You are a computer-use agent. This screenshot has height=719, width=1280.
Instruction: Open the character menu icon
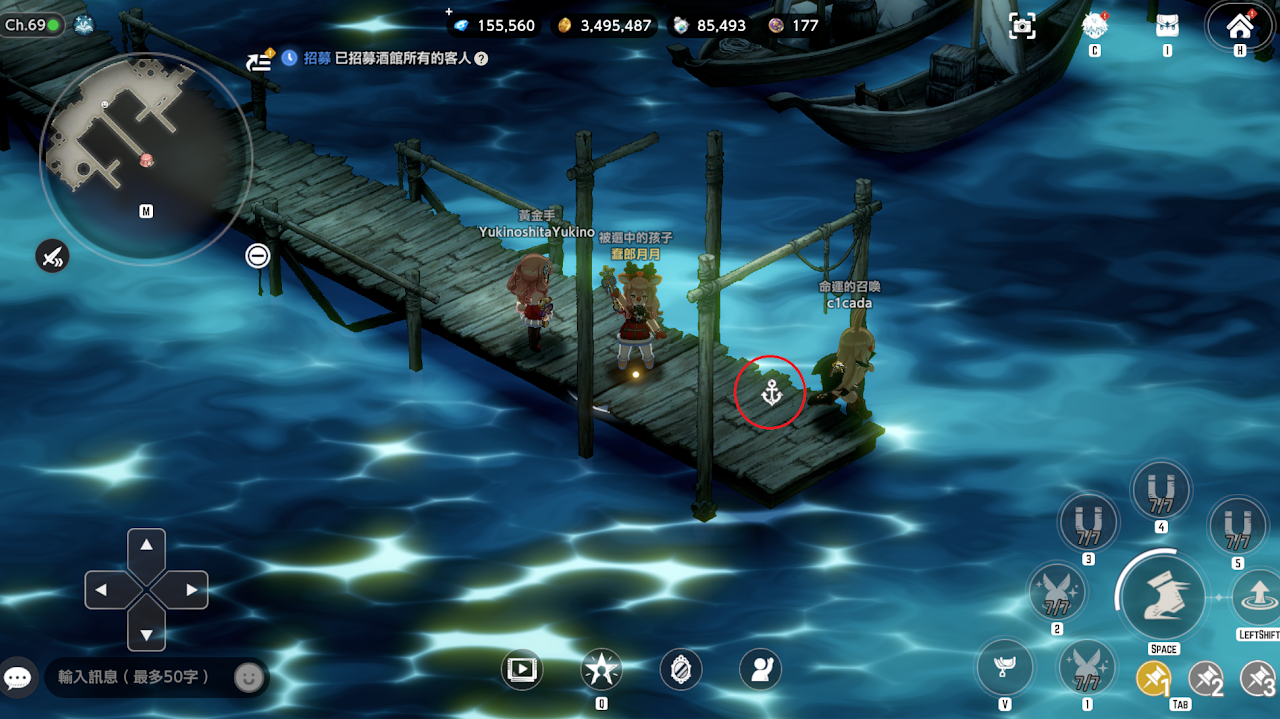click(1095, 26)
